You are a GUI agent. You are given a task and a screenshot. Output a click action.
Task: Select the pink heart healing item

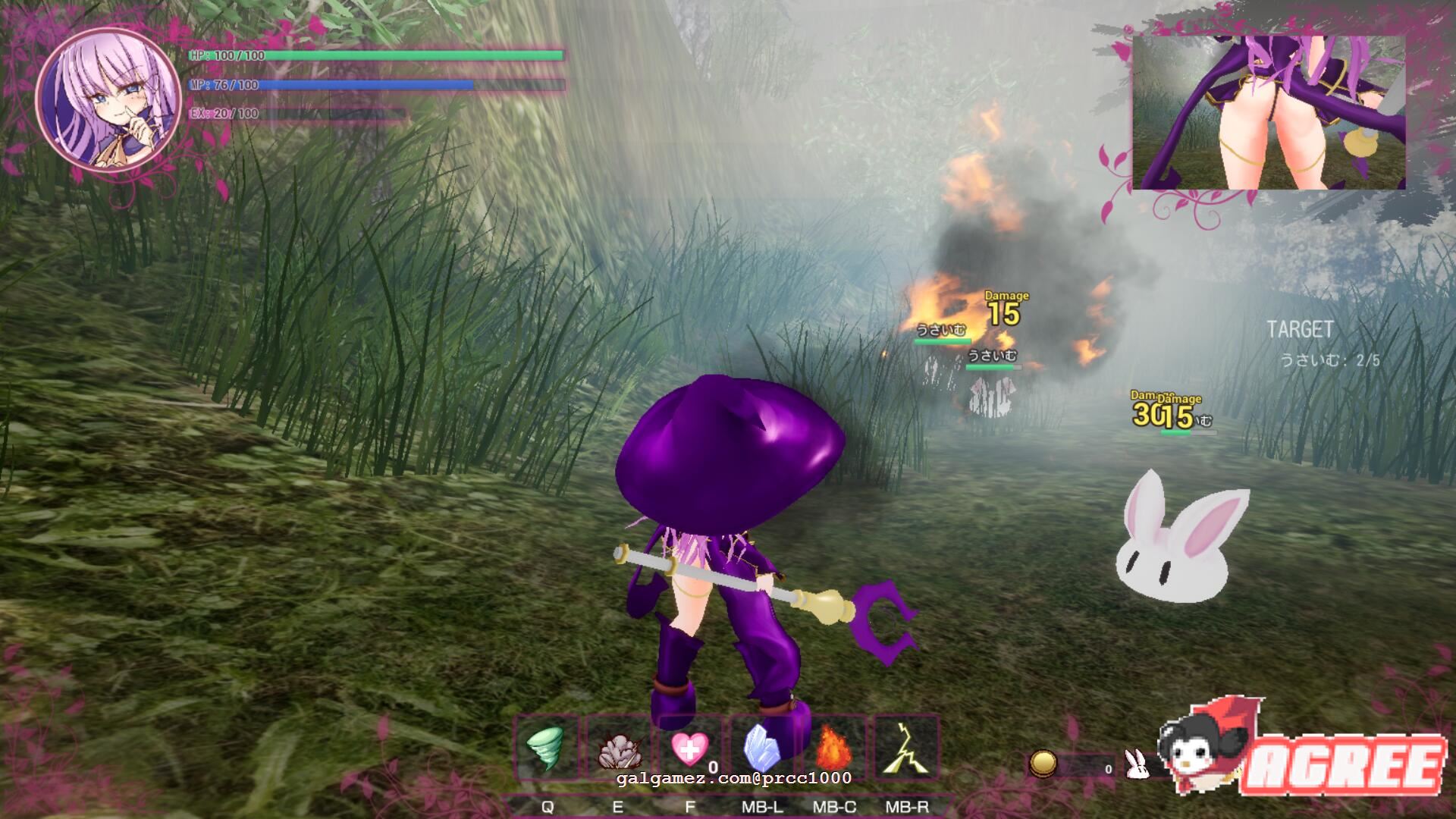pos(690,748)
